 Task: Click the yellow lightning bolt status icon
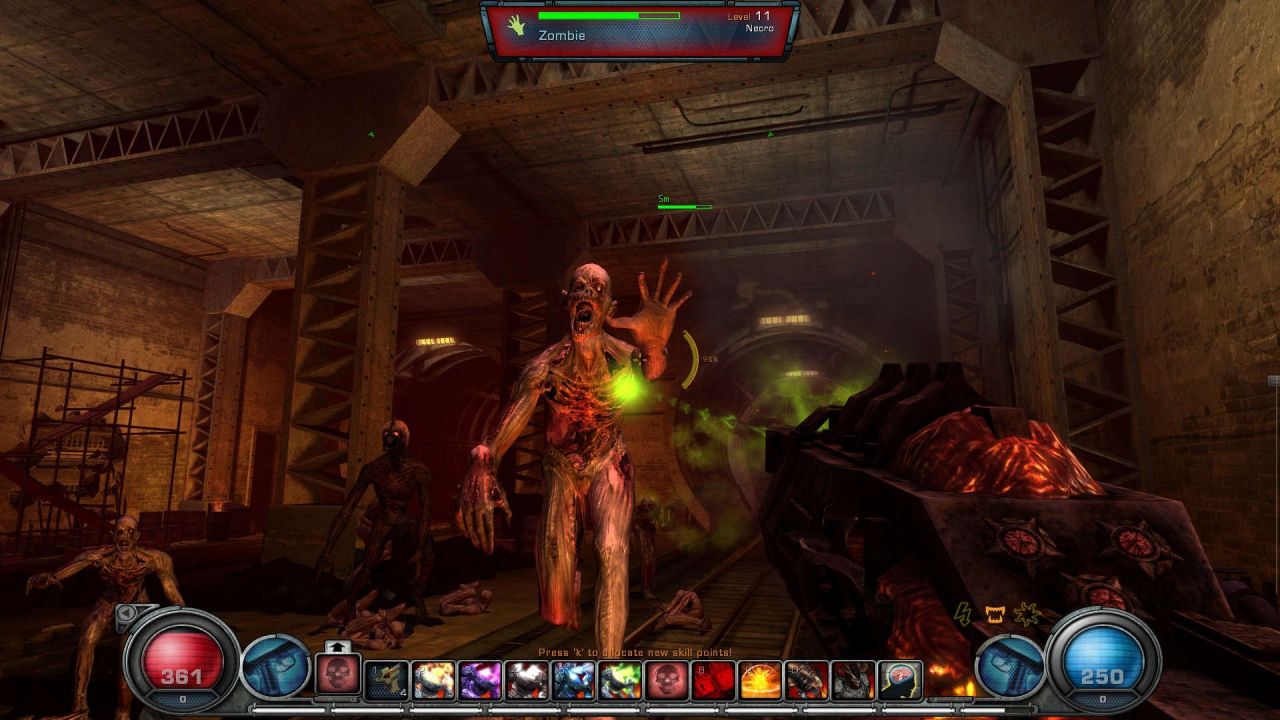tap(963, 615)
